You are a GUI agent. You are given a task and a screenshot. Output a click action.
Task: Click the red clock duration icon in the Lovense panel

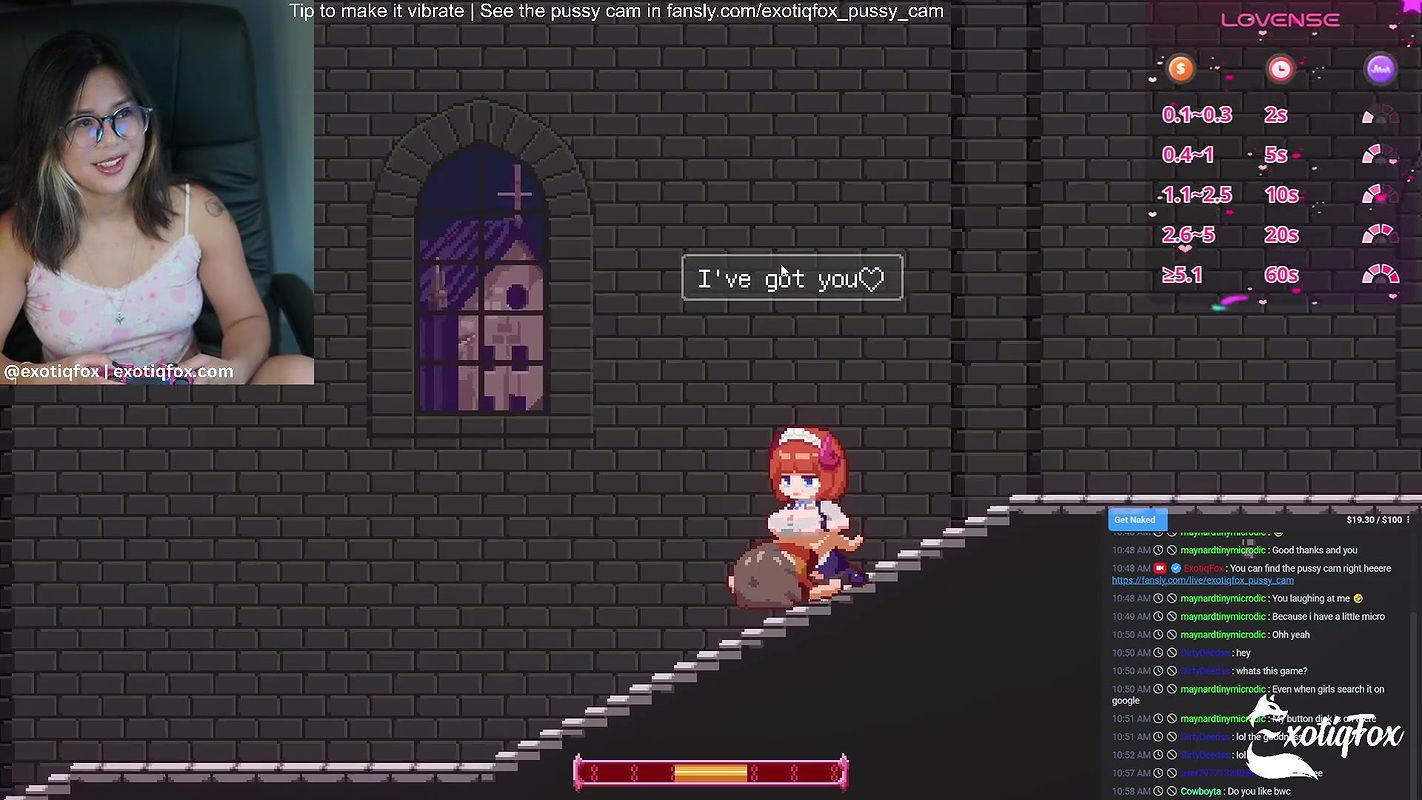click(x=1281, y=68)
